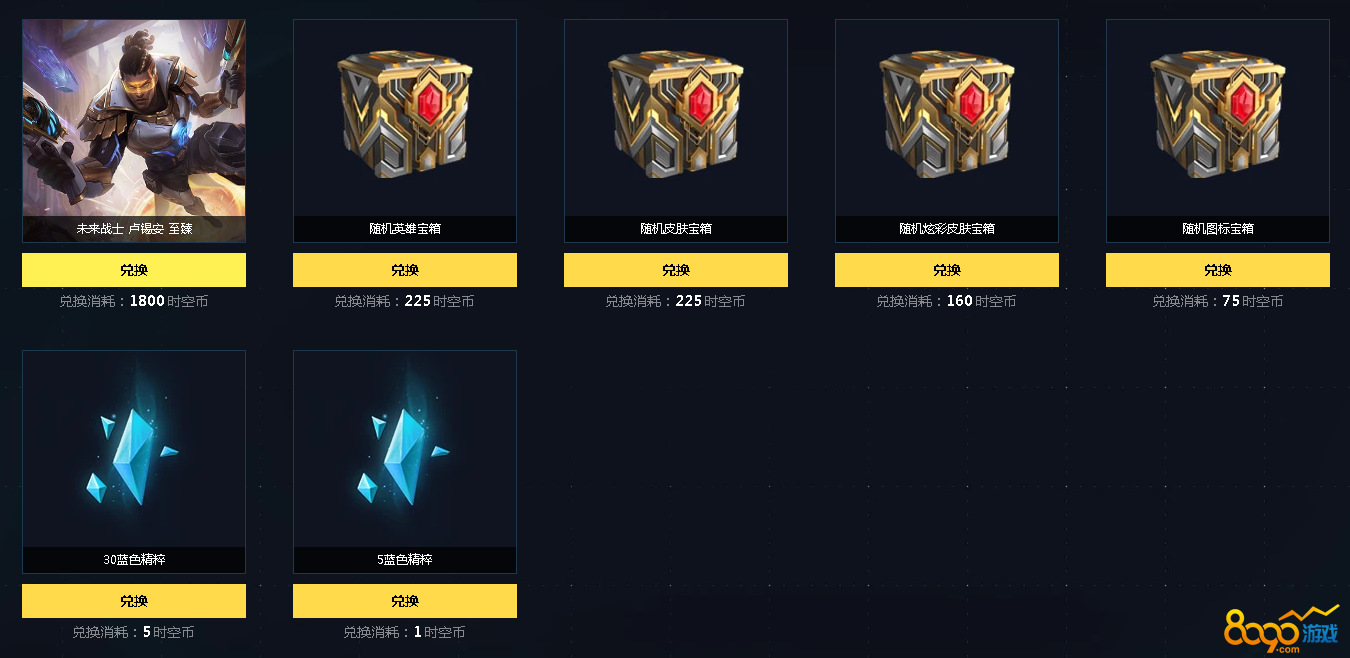Redeem the 随机炫彩皮肤宝箱 chest
The width and height of the screenshot is (1350, 658).
pyautogui.click(x=947, y=270)
